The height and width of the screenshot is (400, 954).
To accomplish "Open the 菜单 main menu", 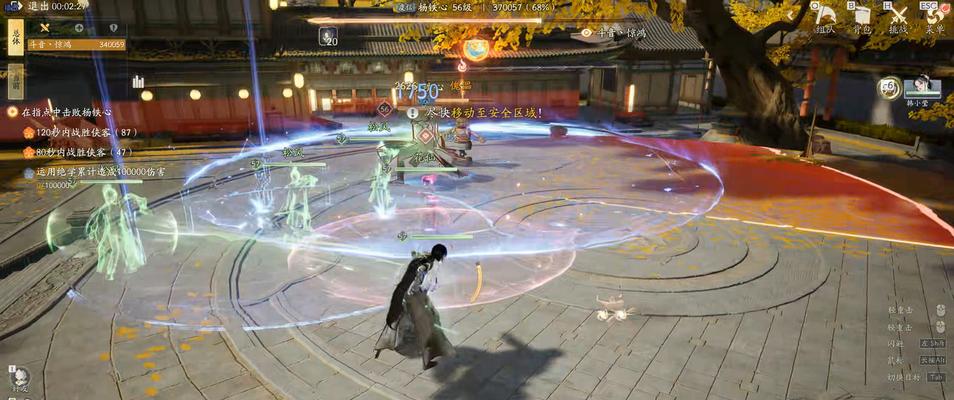I will (934, 18).
